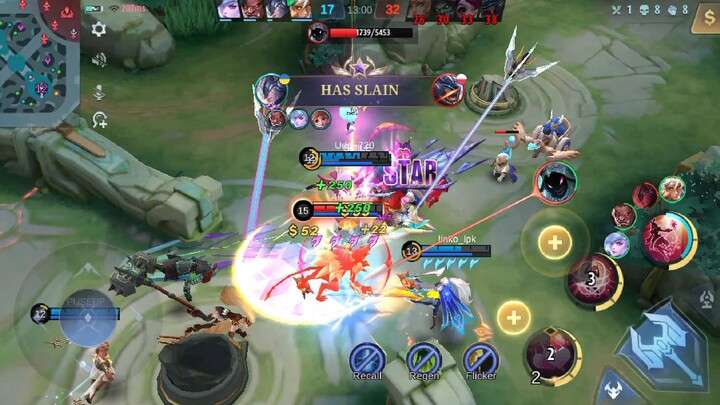
Task: Activate the glowing red ultimate skill
Action: 666,238
